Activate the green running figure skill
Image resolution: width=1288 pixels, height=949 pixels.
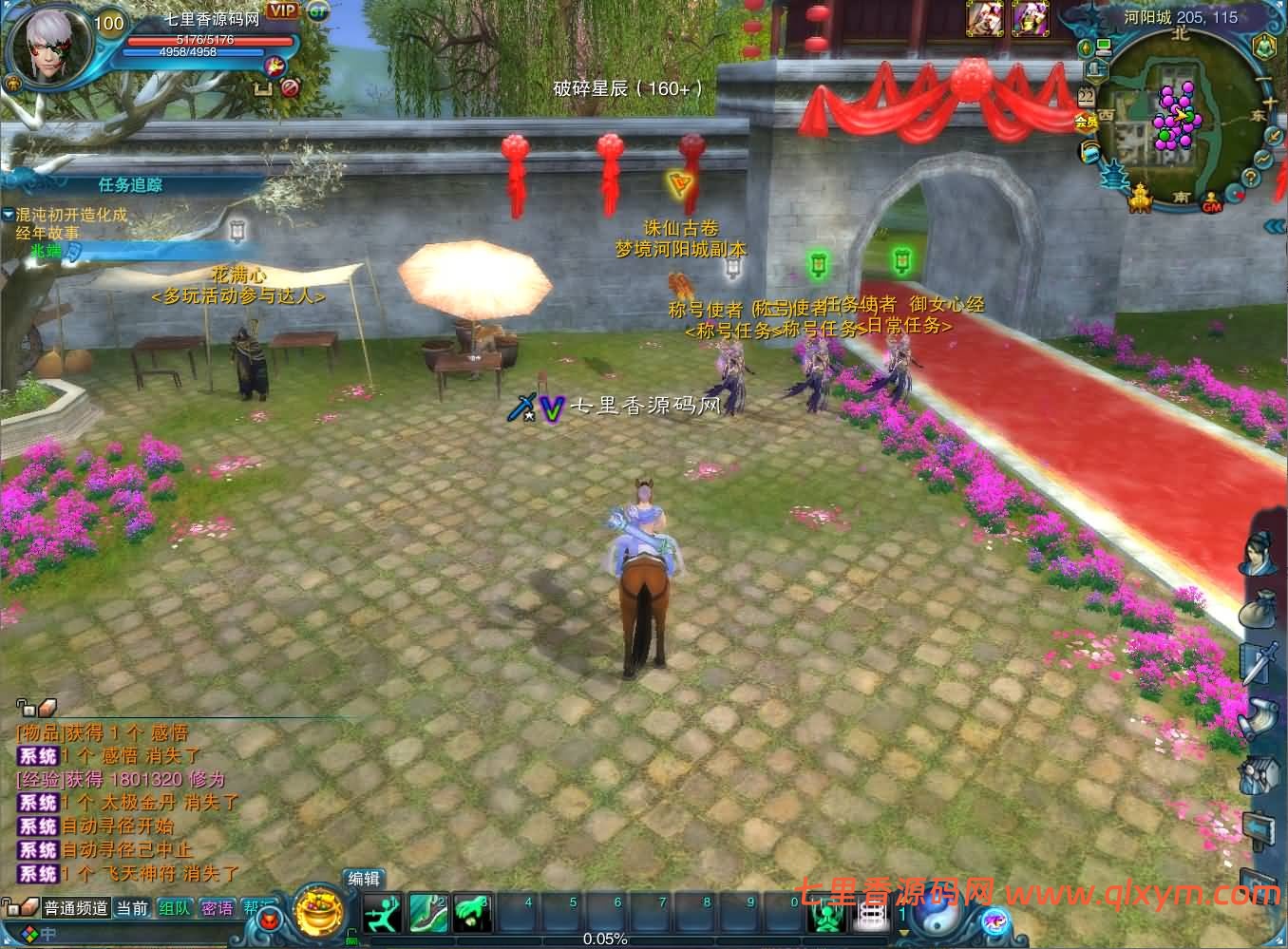point(382,913)
